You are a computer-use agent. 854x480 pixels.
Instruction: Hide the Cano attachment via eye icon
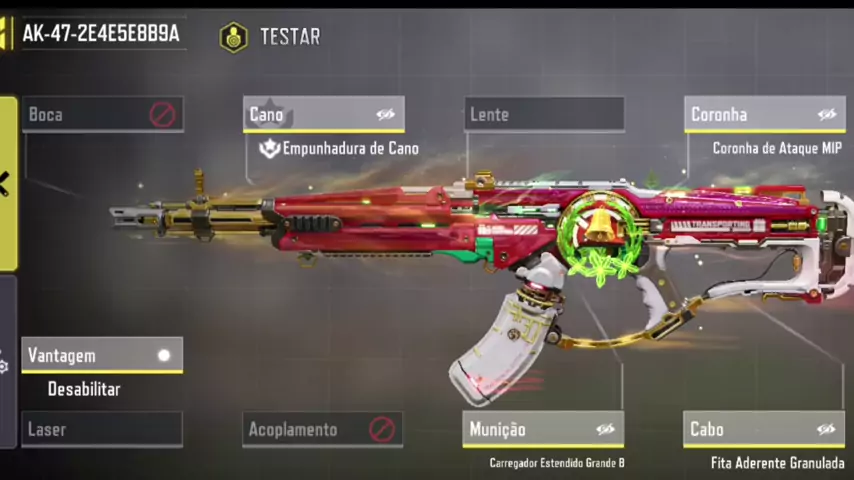pyautogui.click(x=385, y=114)
